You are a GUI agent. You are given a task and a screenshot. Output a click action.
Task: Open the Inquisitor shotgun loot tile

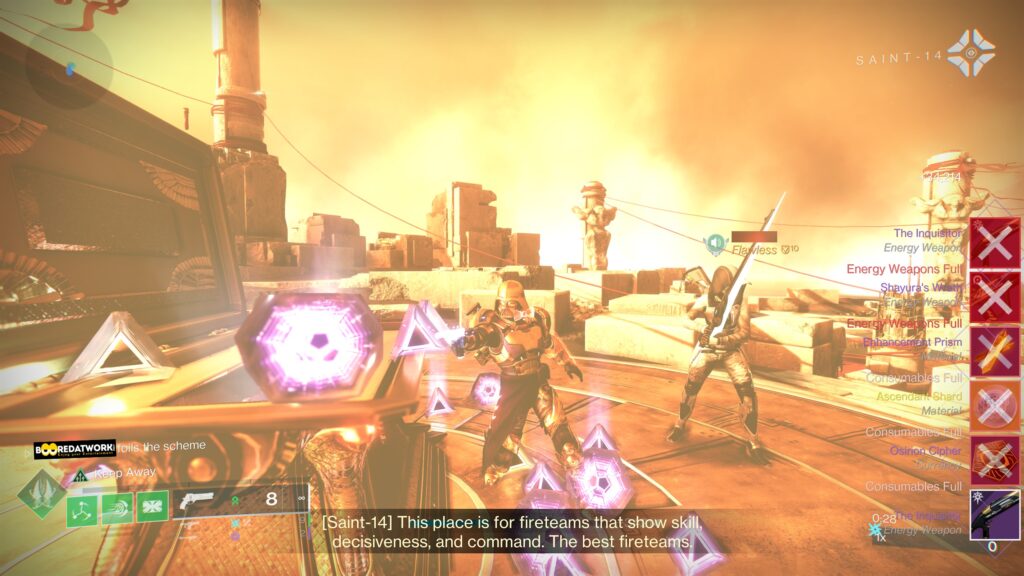pos(995,514)
